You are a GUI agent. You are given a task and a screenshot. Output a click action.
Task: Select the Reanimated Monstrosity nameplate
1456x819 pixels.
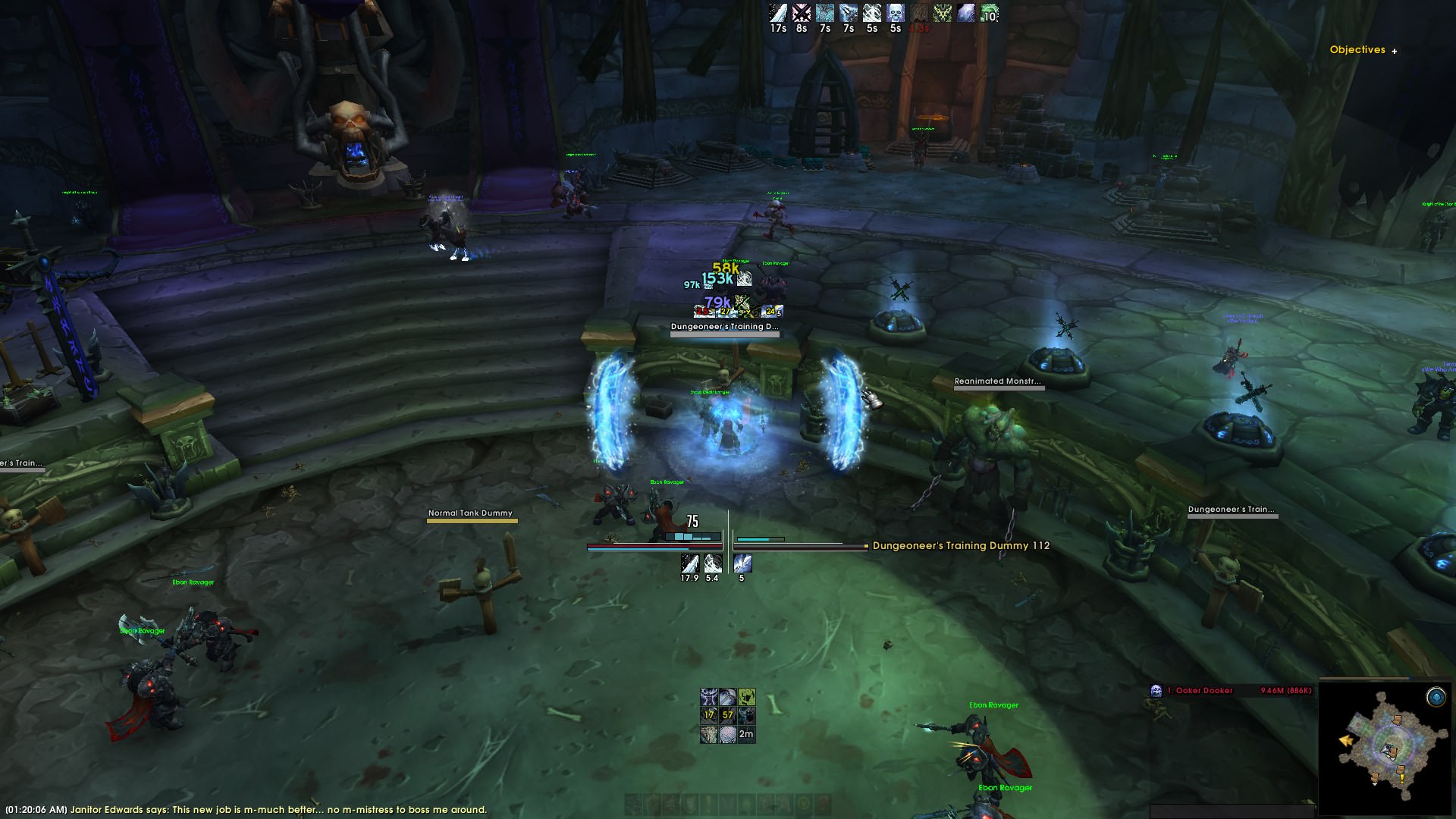[x=997, y=381]
